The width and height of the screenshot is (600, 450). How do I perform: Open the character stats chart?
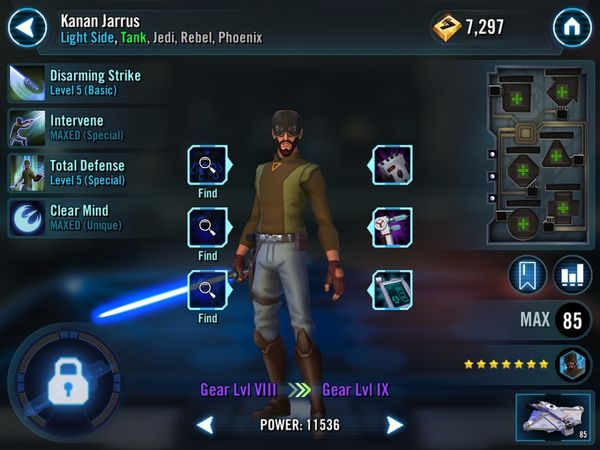572,276
